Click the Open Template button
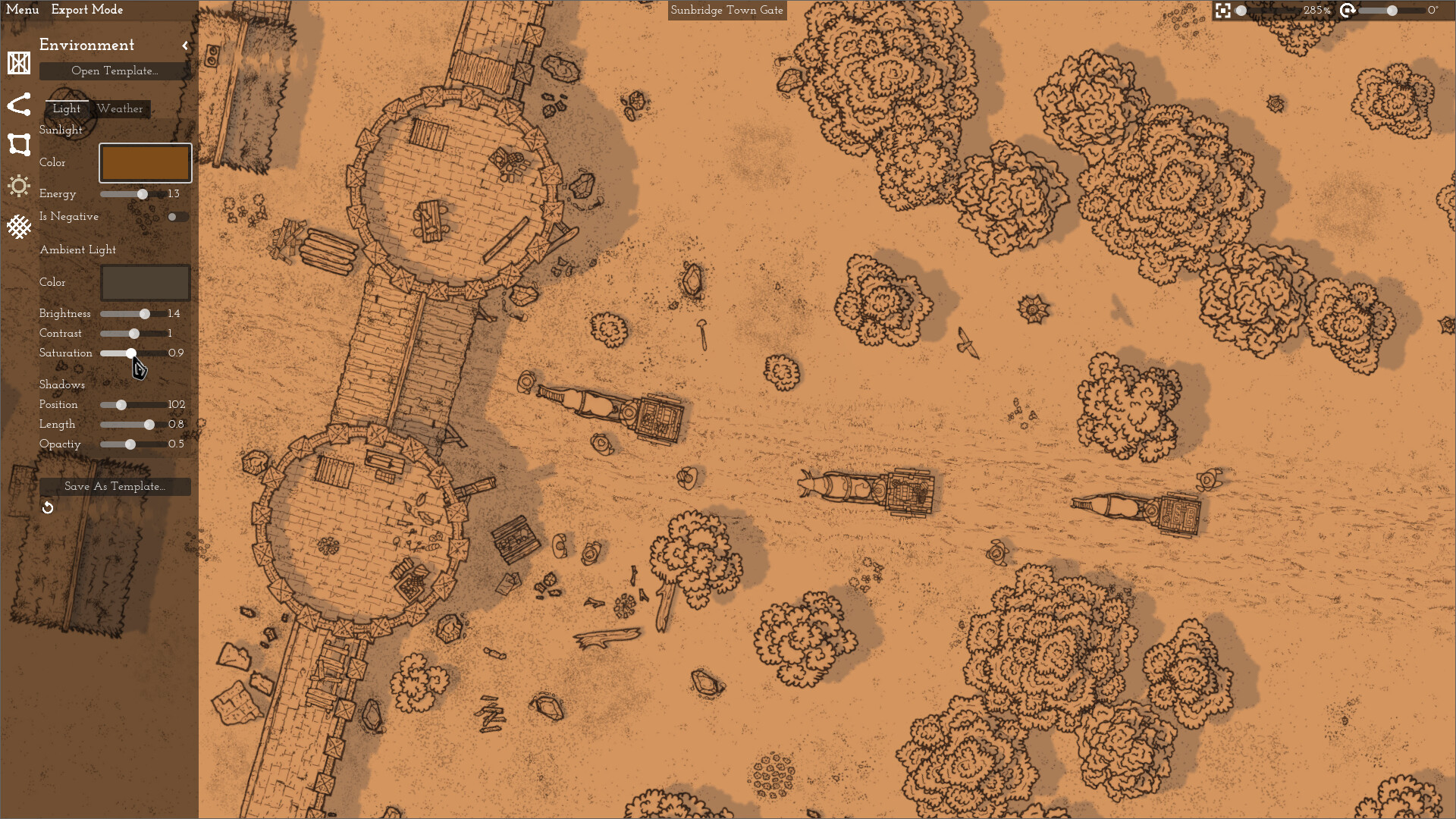This screenshot has width=1456, height=819. [115, 71]
